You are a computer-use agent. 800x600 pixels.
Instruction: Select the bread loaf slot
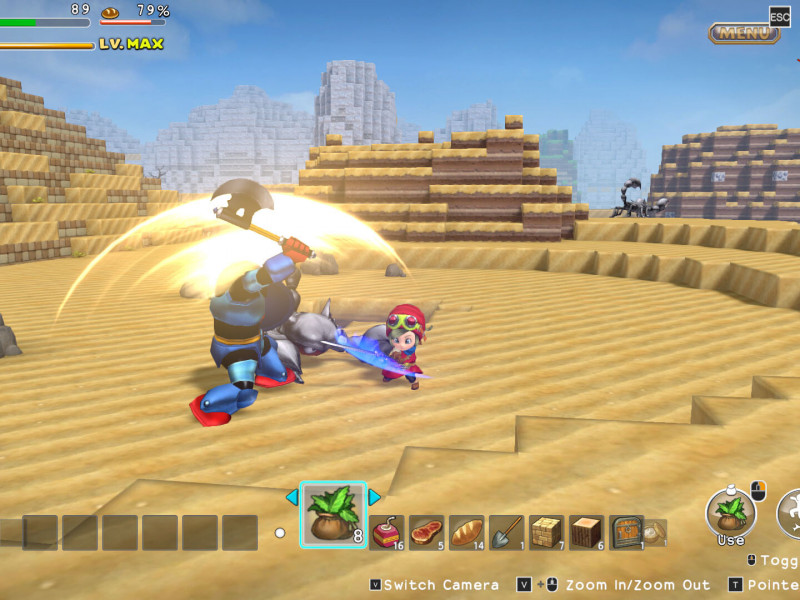click(x=467, y=532)
